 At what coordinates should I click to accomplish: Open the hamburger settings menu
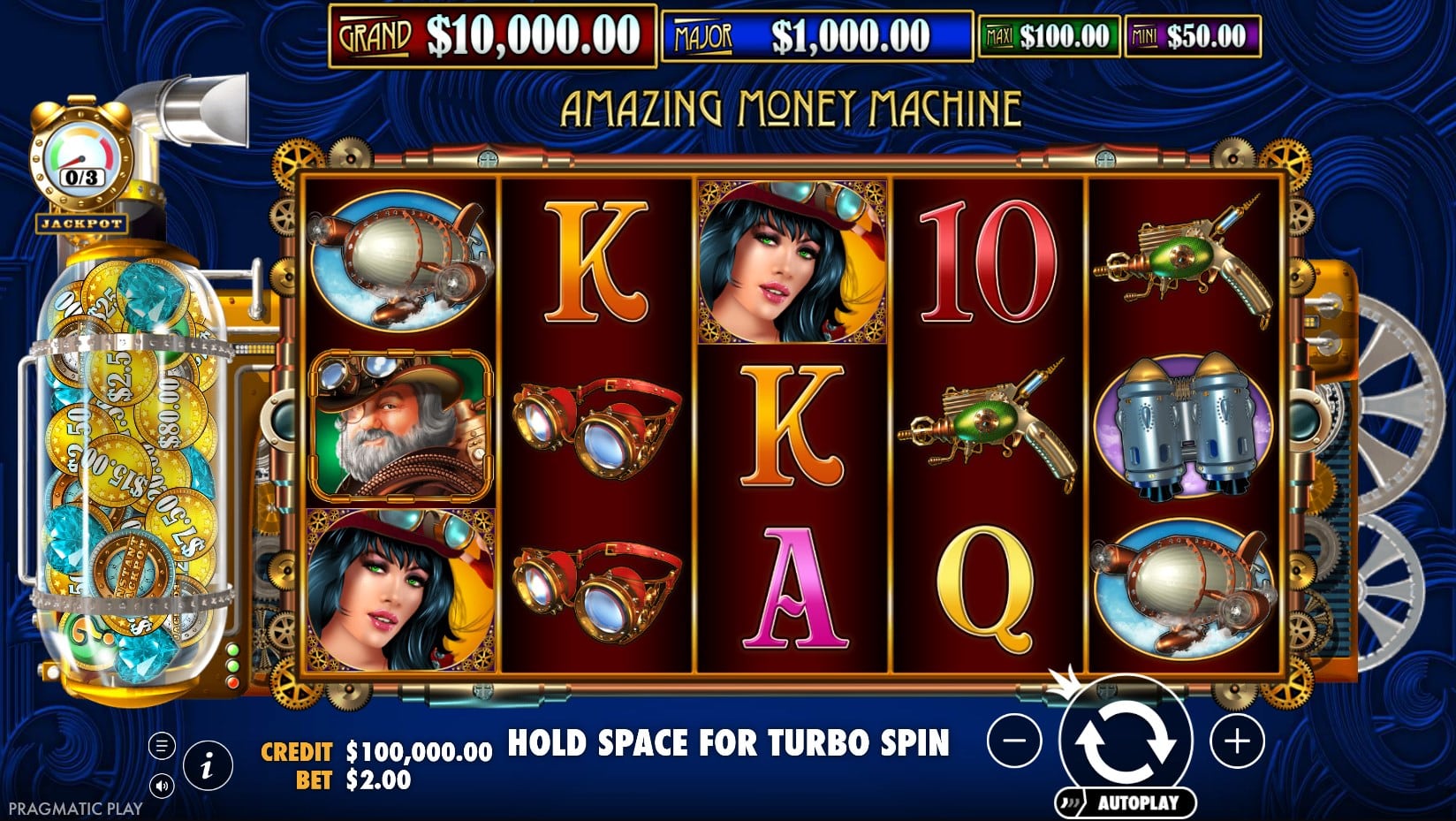point(162,746)
